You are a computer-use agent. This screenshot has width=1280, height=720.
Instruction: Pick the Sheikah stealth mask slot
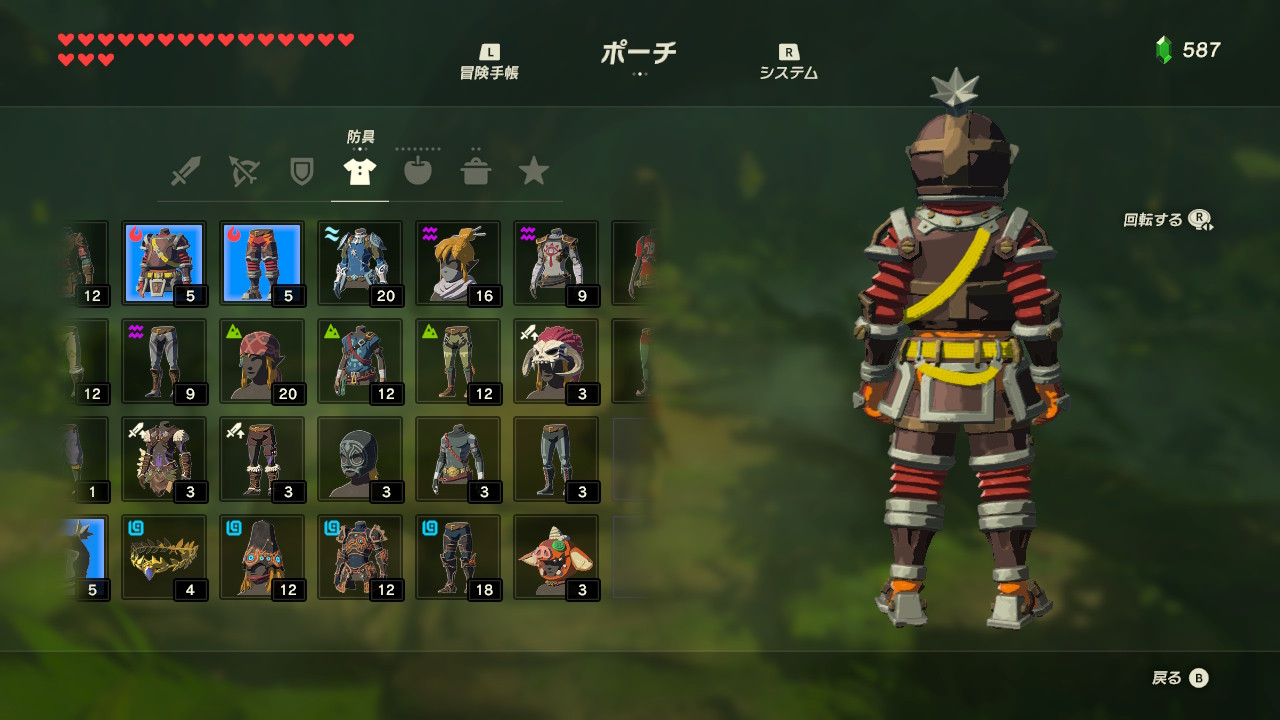coord(458,263)
